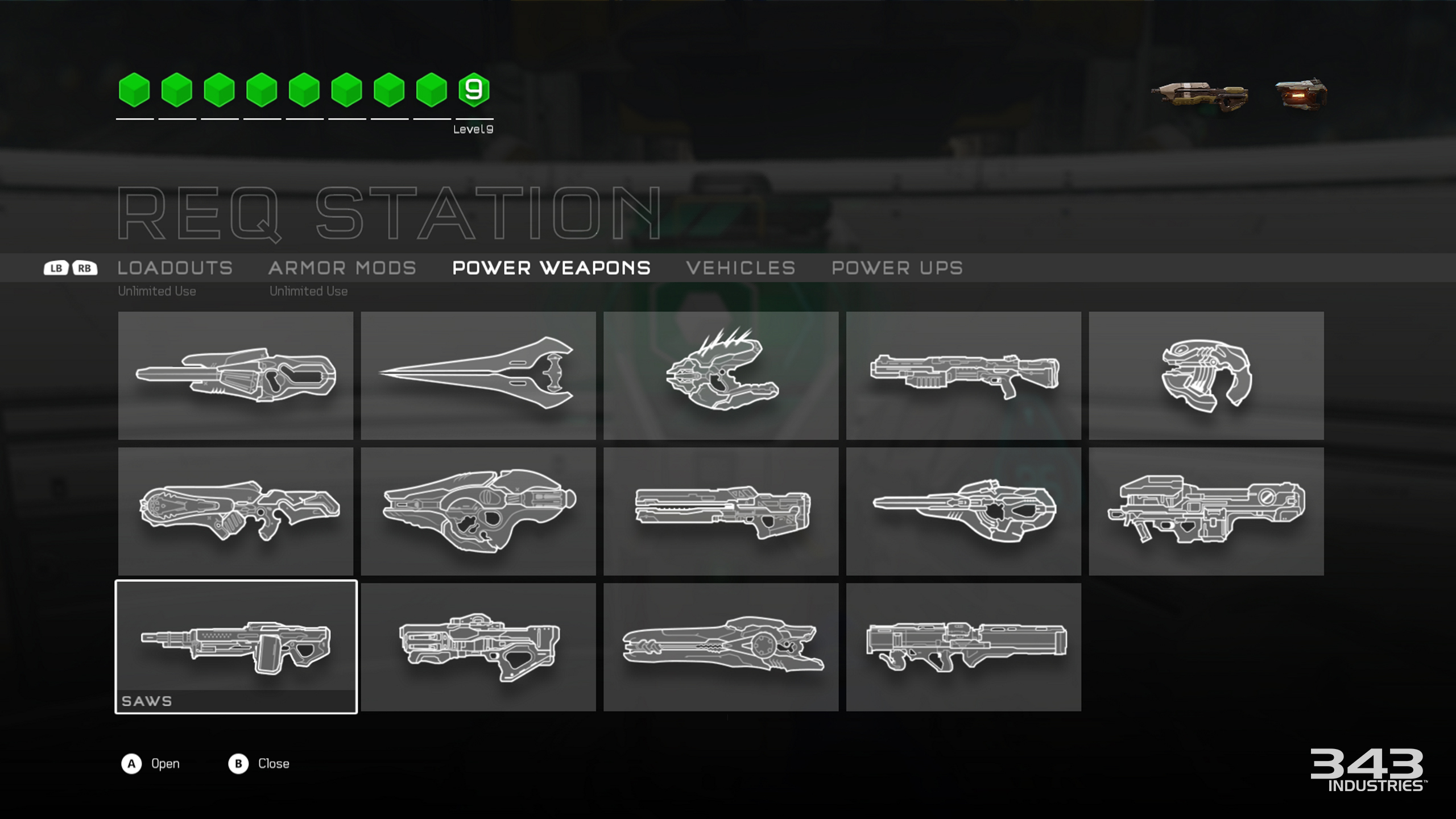The image size is (1456, 819).
Task: Select the Hydra Launcher tile
Action: coord(478,647)
